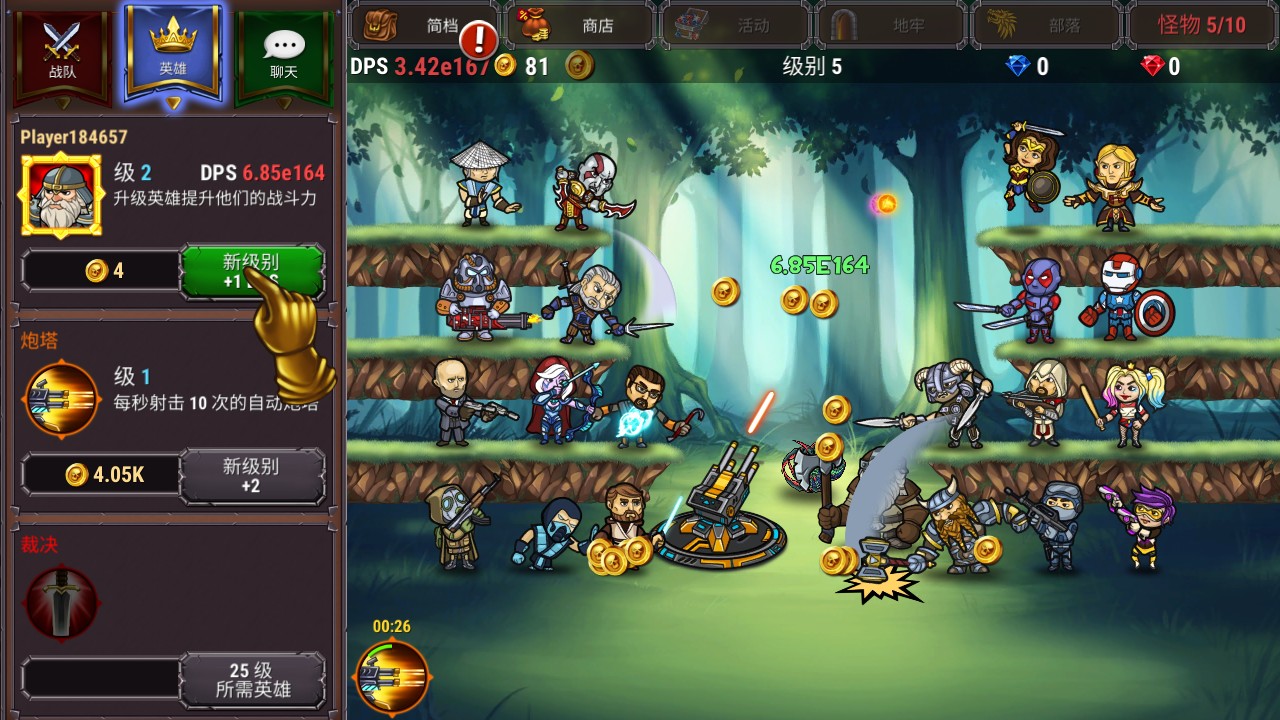Select the bearded viking hero portrait
Viewport: 1280px width, 720px height.
61,194
